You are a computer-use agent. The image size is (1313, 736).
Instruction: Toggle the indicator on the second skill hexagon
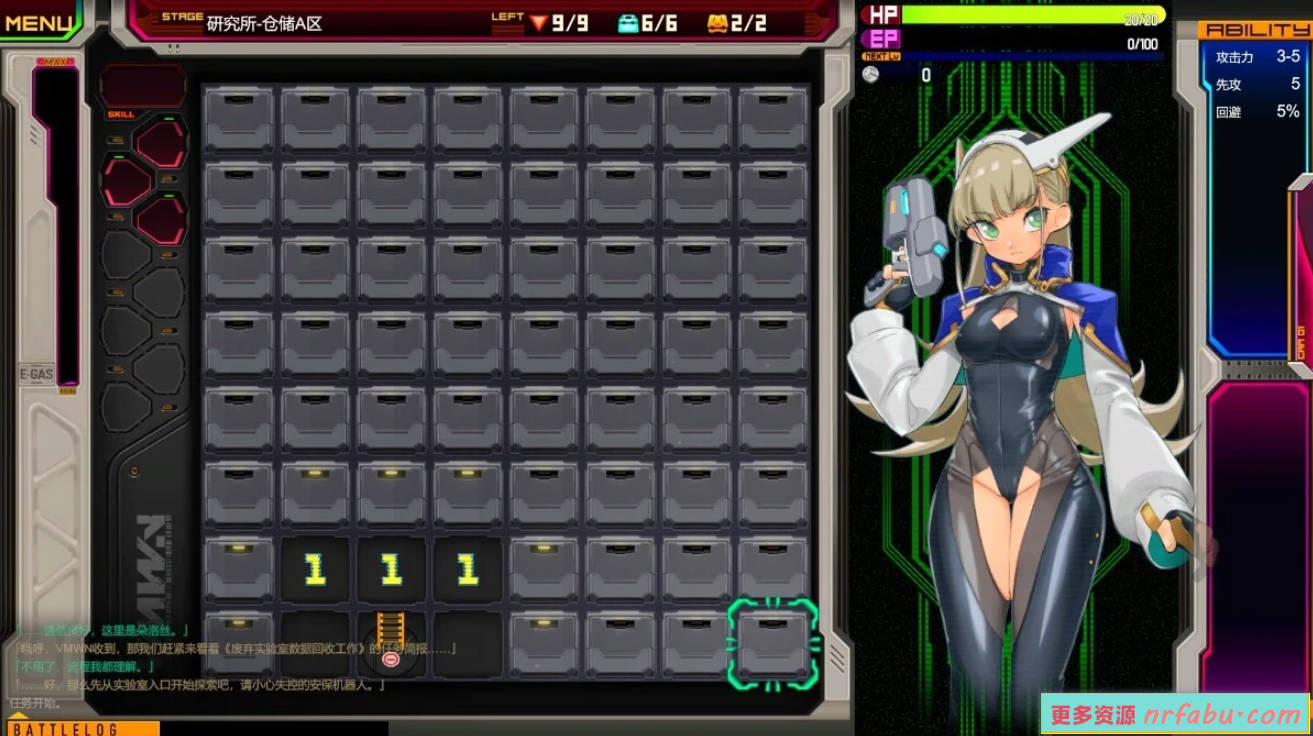[119, 156]
